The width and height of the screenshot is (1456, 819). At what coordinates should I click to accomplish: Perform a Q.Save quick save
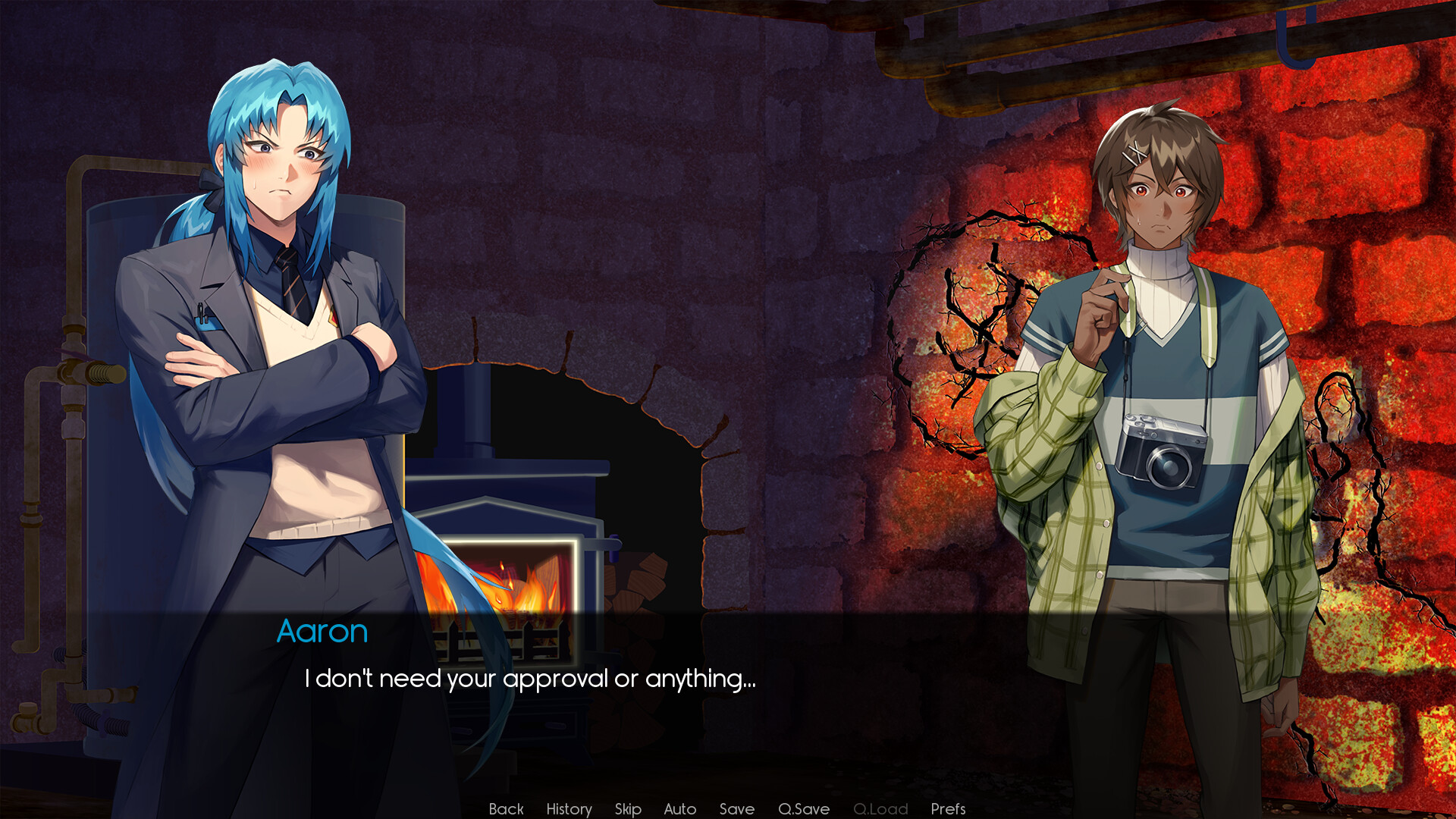(x=804, y=808)
